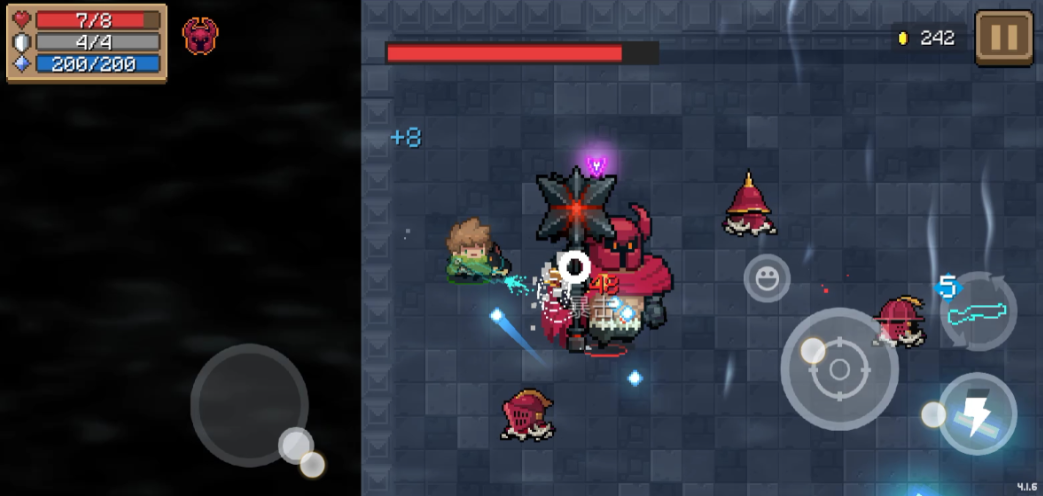
Task: Open the smiley face emote button
Action: 767,278
